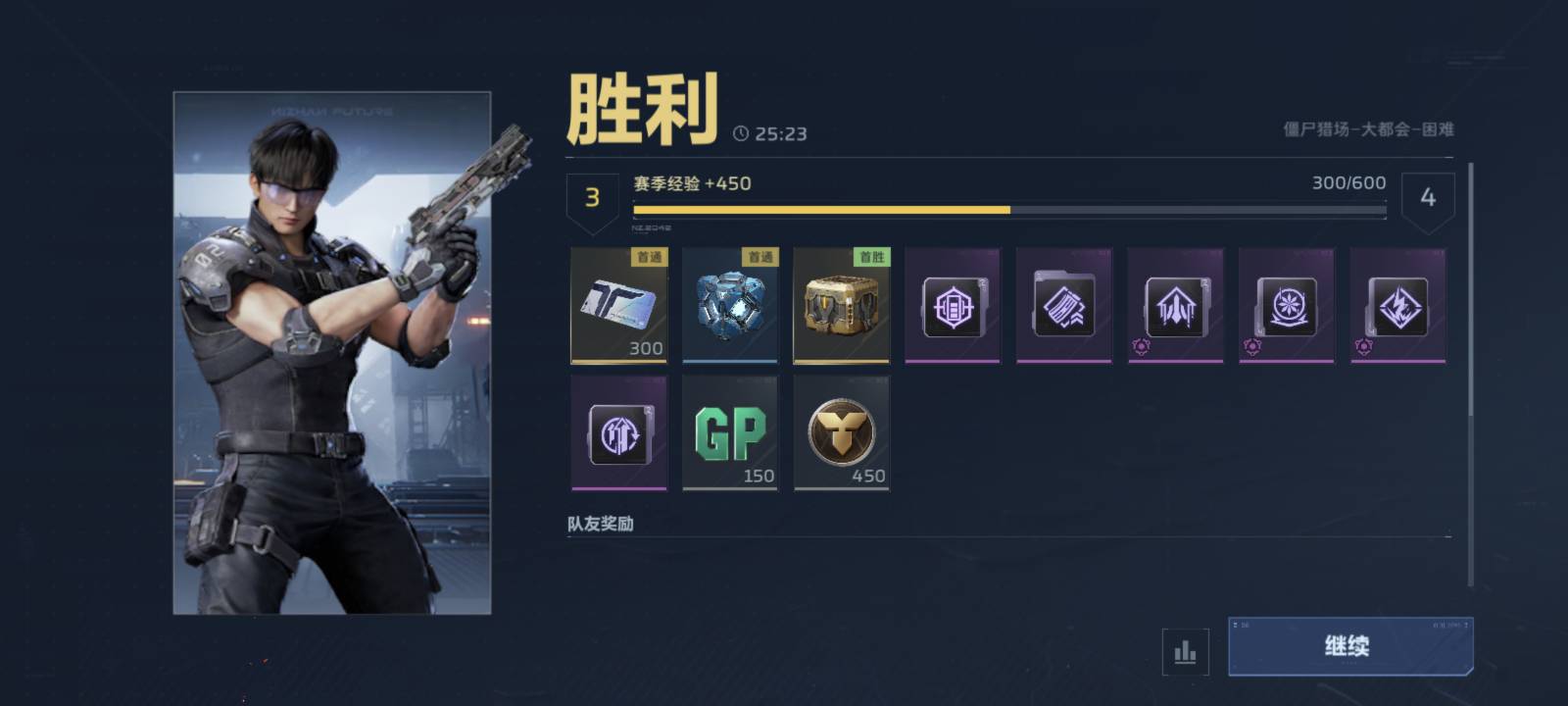
Task: Open the bar chart statistics panel
Action: tap(1184, 650)
